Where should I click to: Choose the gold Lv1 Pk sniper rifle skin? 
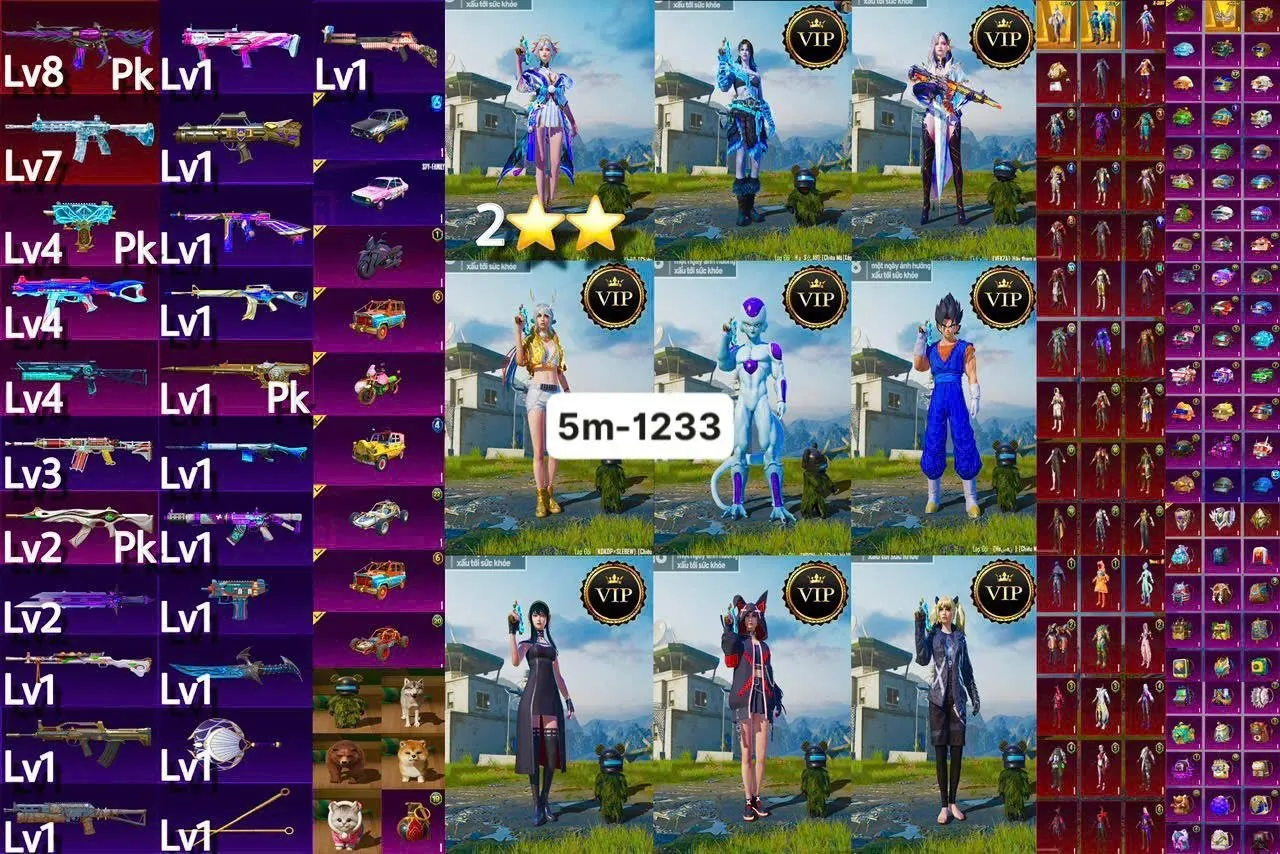pyautogui.click(x=238, y=374)
